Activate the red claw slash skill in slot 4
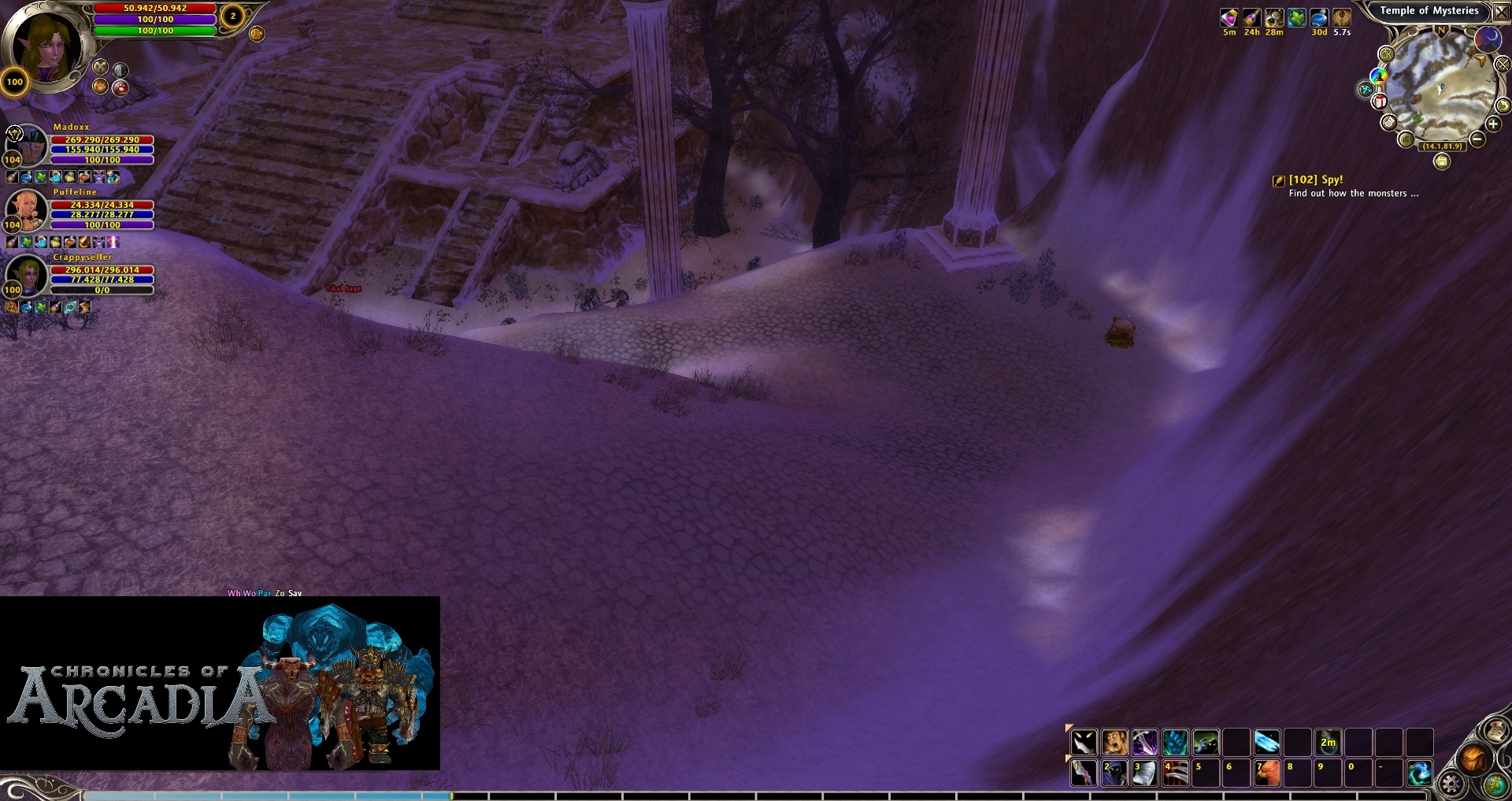Image resolution: width=1512 pixels, height=801 pixels. 1175,773
